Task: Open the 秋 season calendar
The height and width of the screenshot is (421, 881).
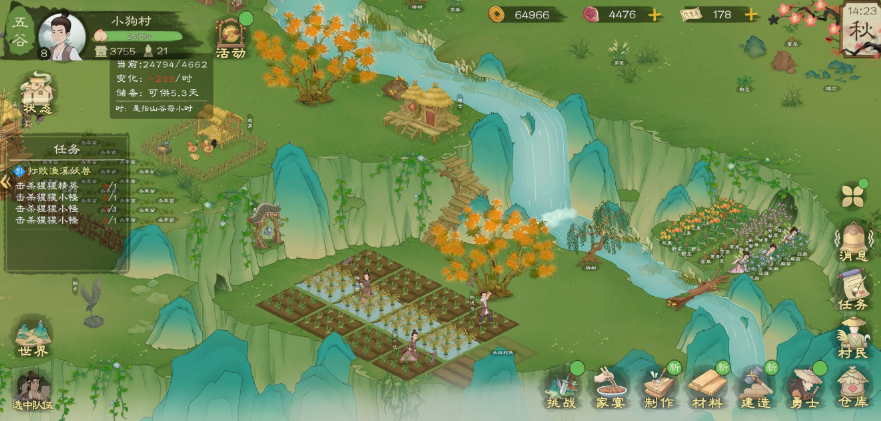Action: pos(858,31)
